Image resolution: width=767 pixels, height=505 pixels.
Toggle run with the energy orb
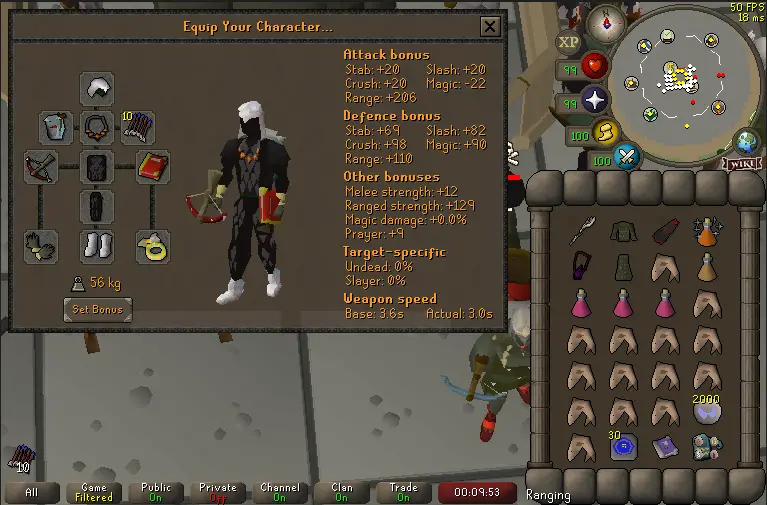605,131
